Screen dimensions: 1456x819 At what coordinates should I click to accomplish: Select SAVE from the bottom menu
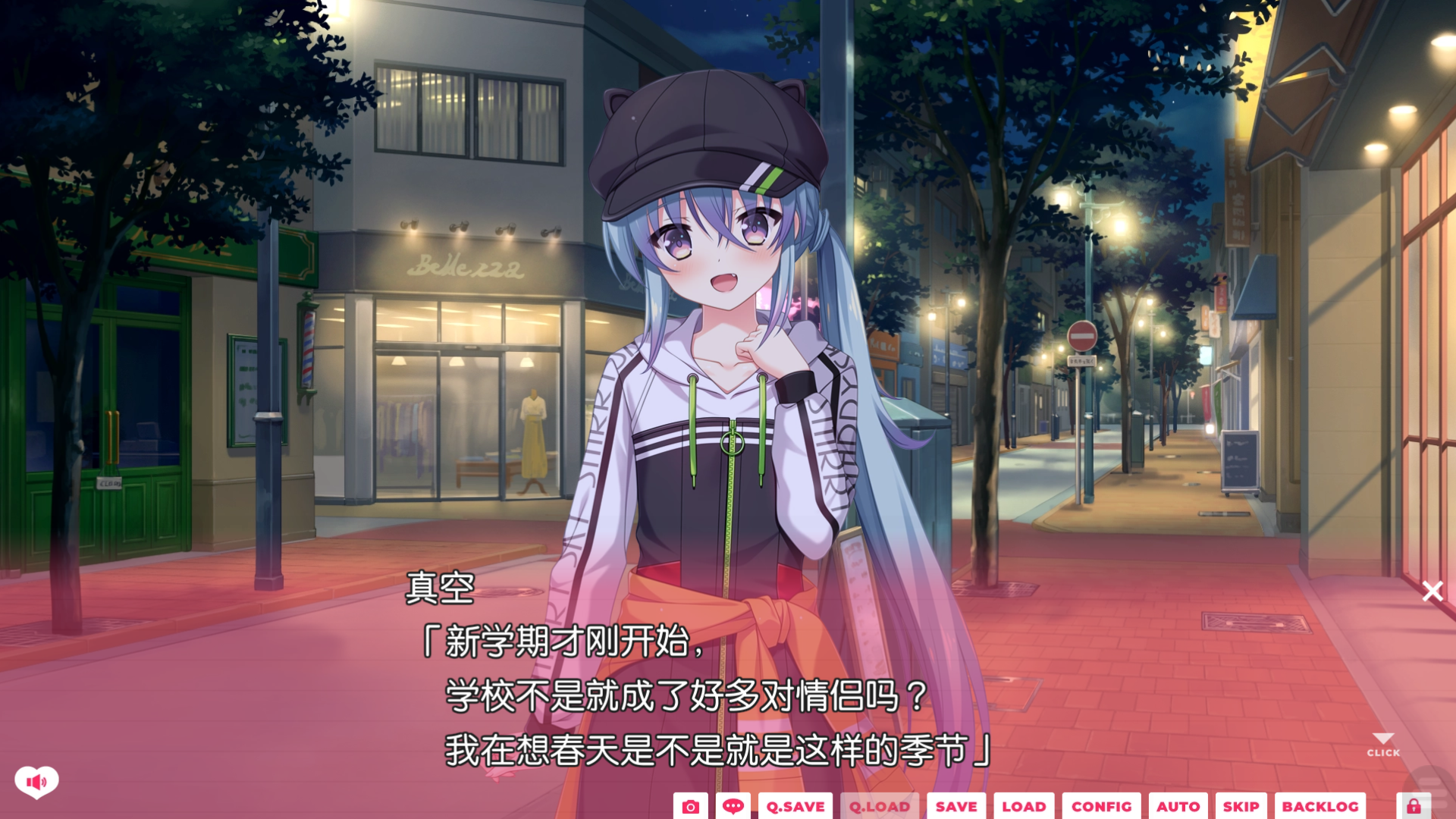[955, 807]
